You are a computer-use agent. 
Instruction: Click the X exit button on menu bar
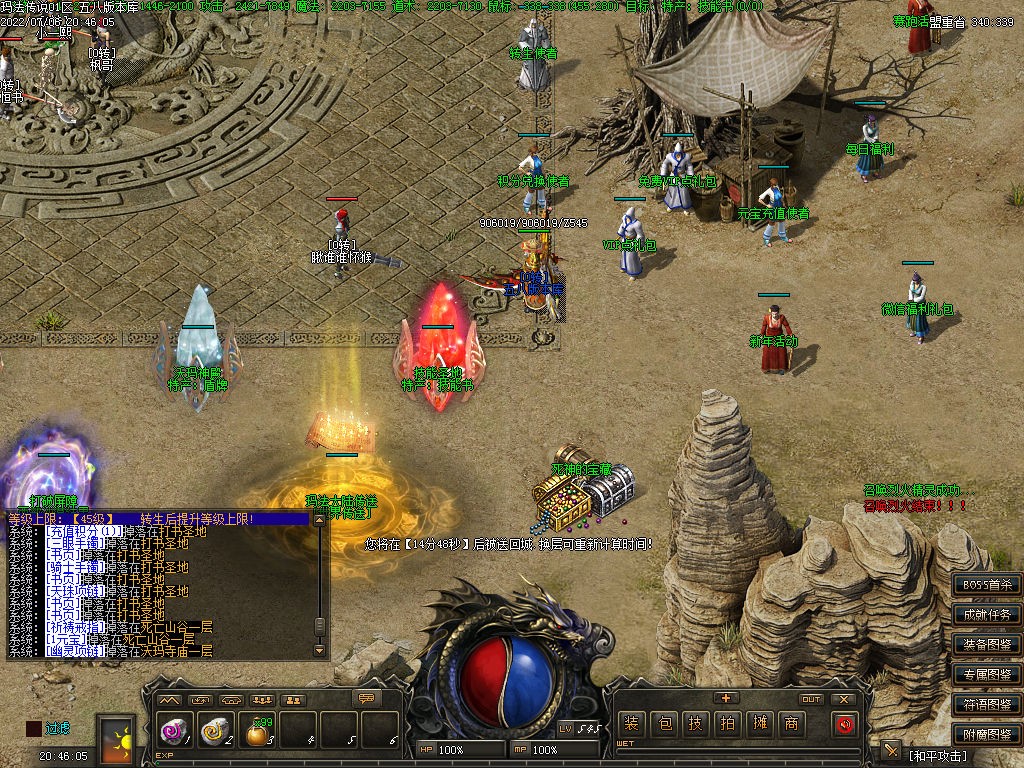click(x=844, y=699)
